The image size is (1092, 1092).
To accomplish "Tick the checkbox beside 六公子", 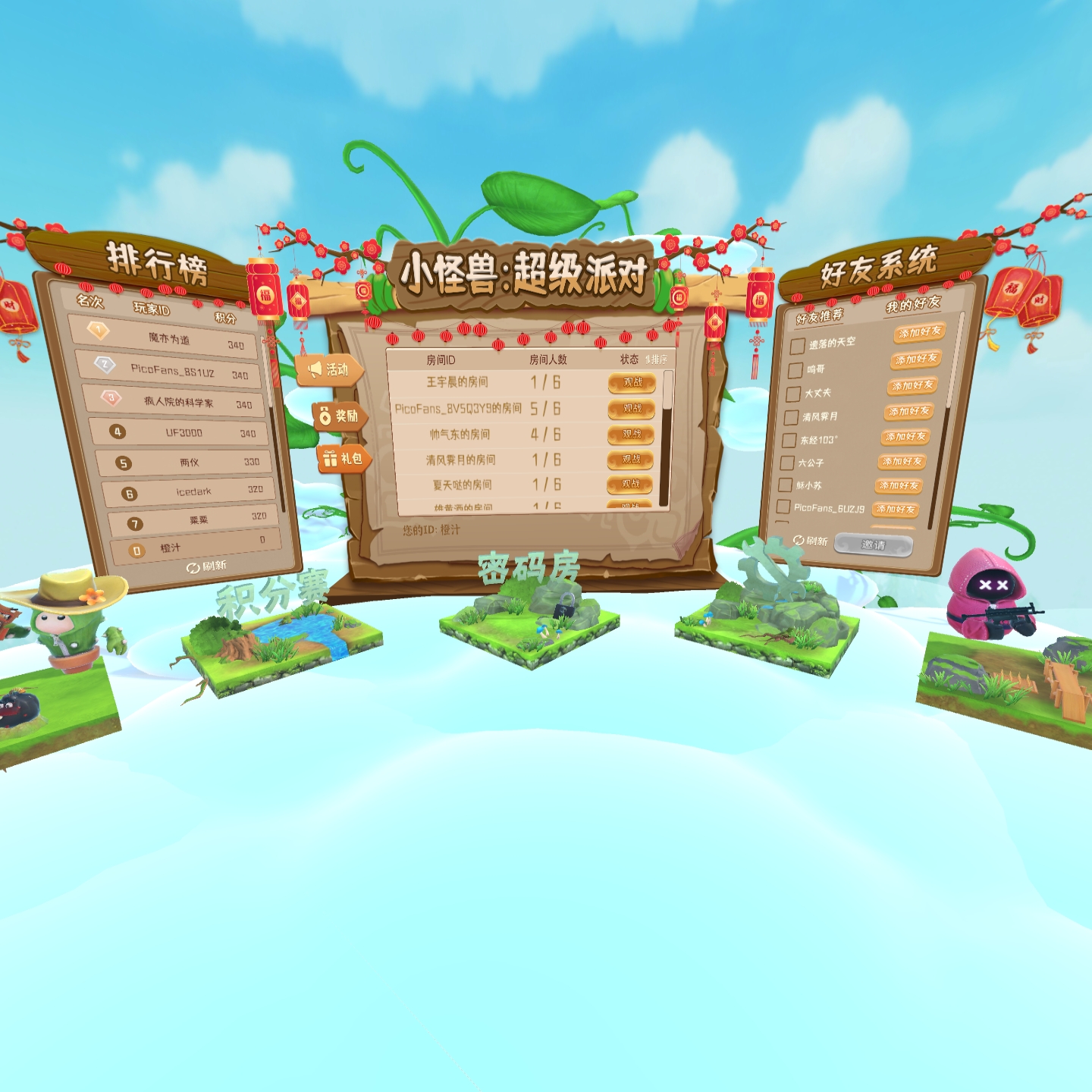I will (787, 463).
